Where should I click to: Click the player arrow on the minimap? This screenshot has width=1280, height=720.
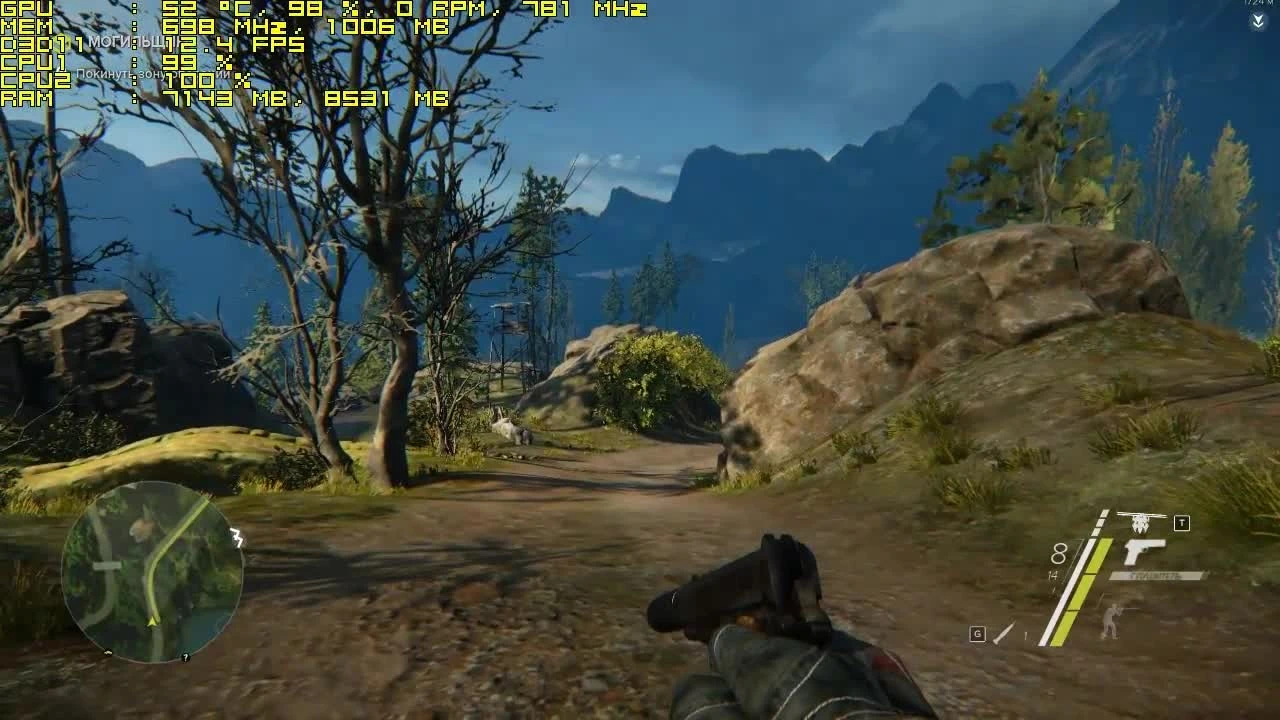pos(151,620)
